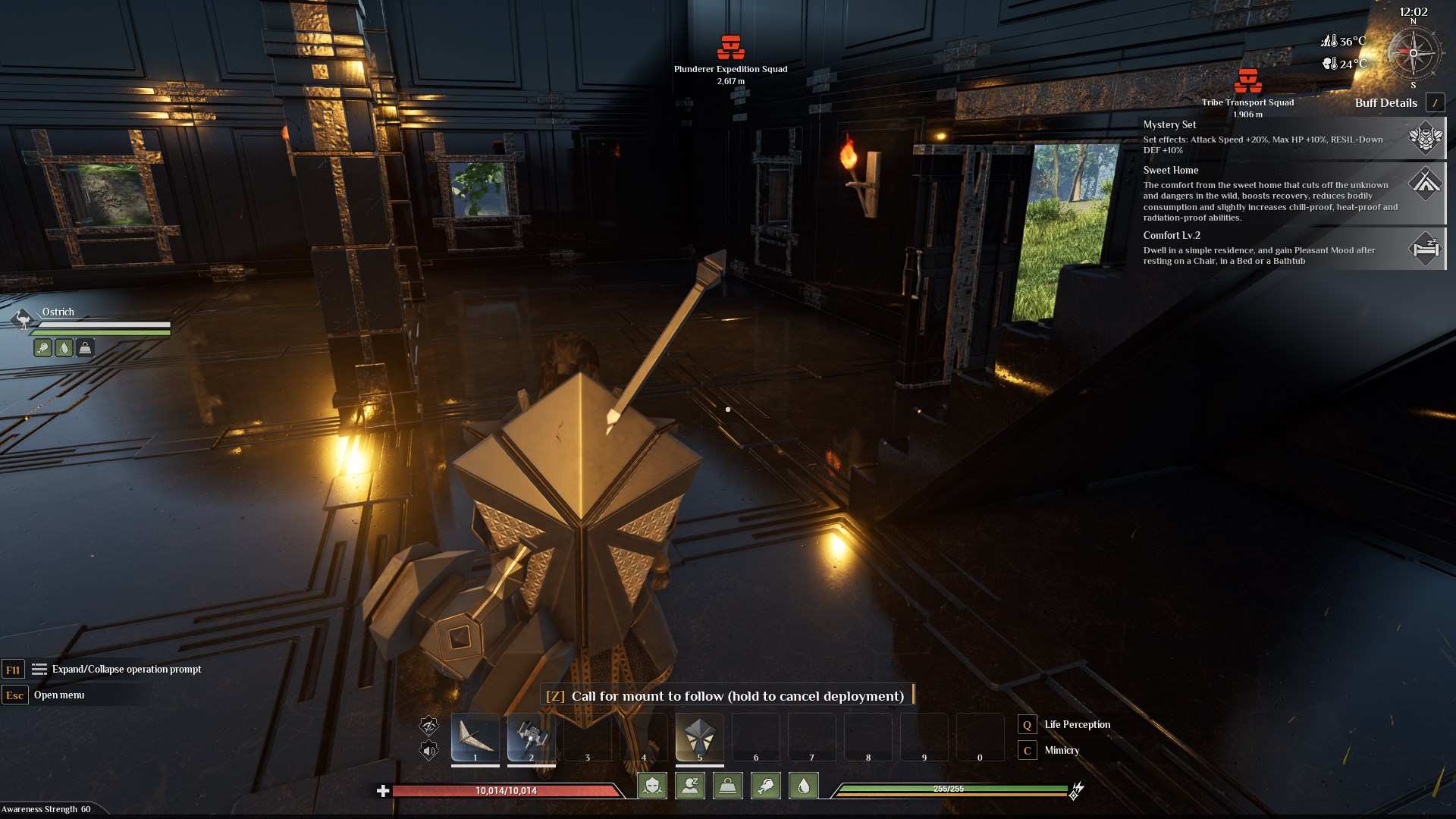Click the Plunderer Expedition Squad marker
This screenshot has height=819, width=1456.
tap(731, 48)
